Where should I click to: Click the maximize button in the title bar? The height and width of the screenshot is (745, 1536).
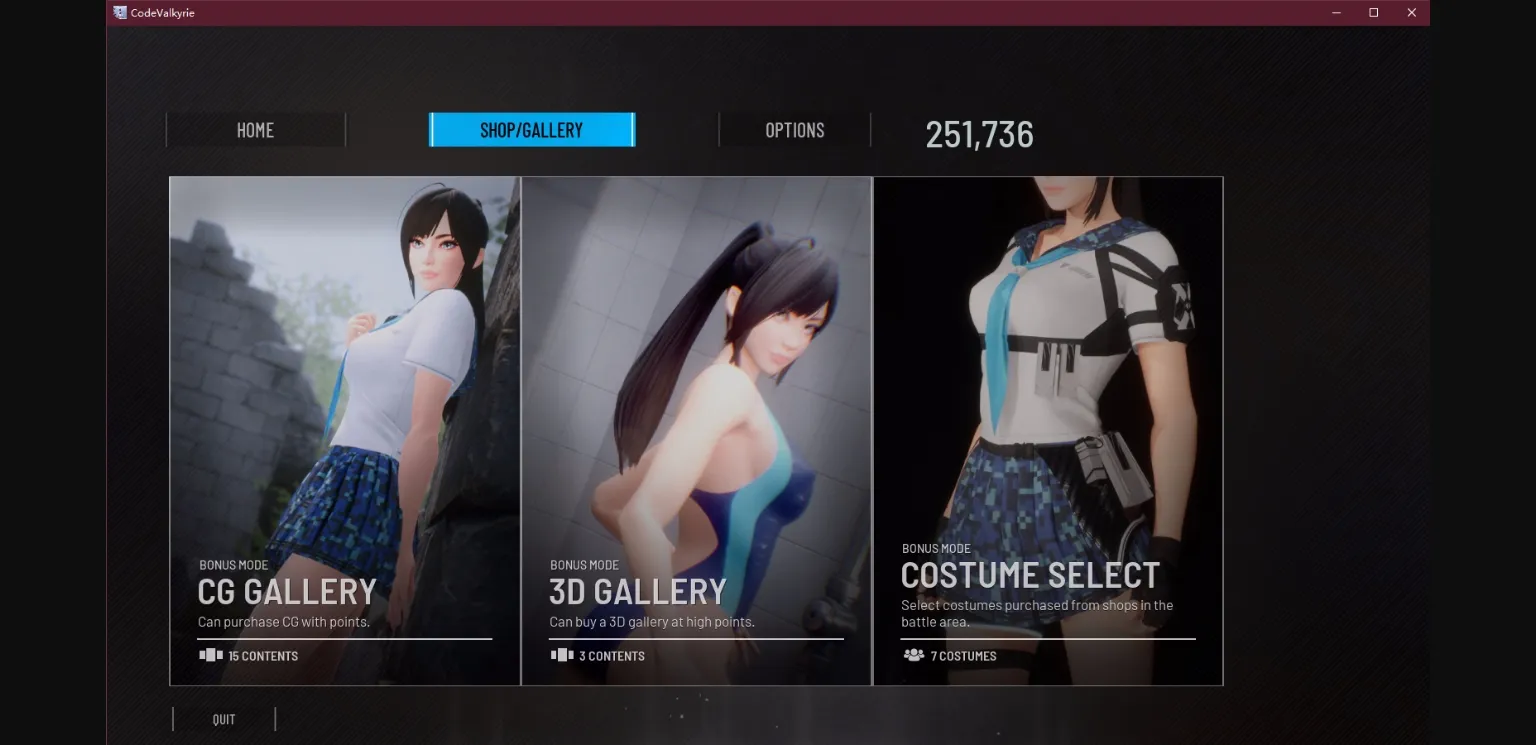coord(1373,12)
